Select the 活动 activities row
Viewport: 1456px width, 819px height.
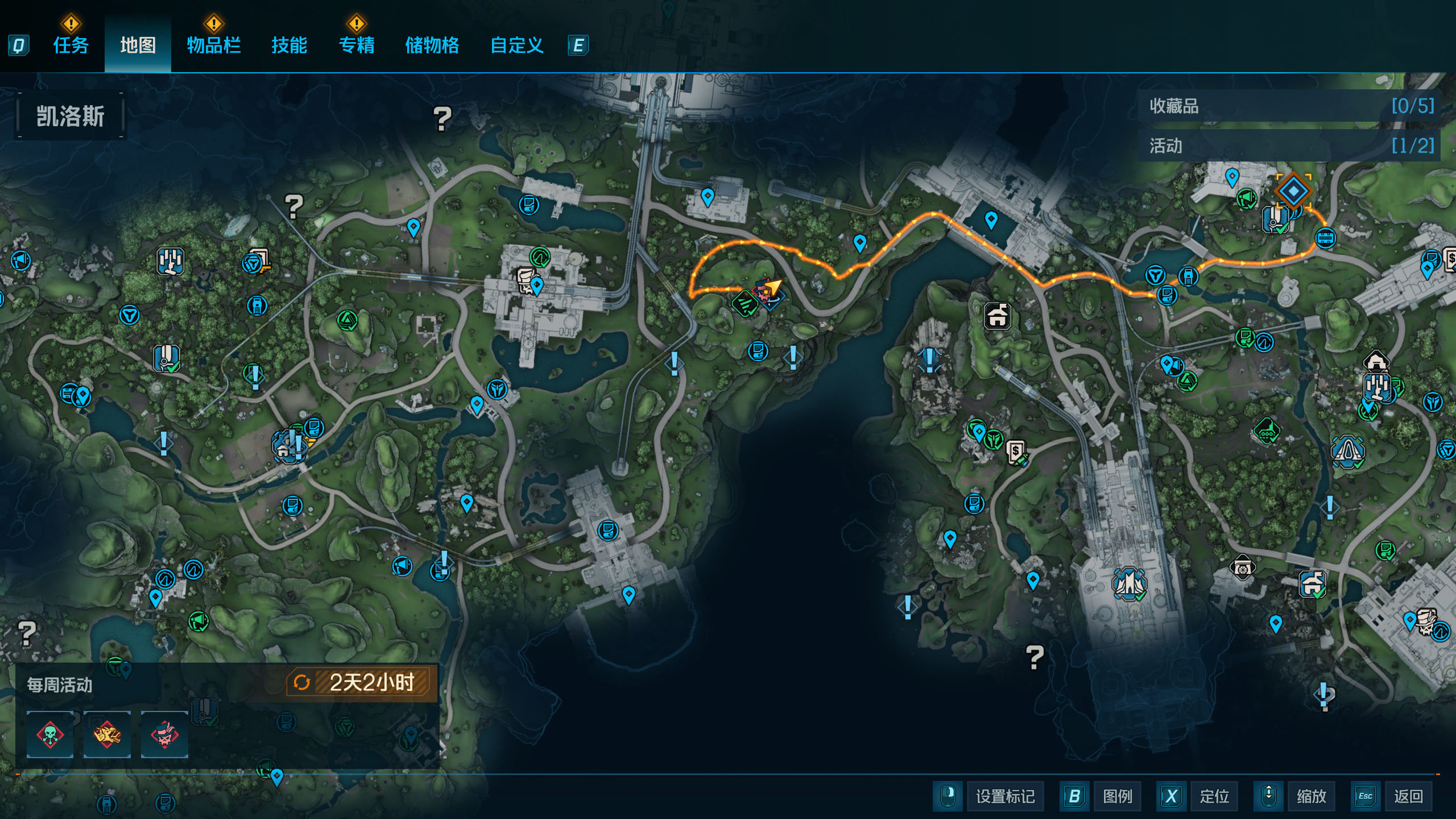[x=1289, y=146]
